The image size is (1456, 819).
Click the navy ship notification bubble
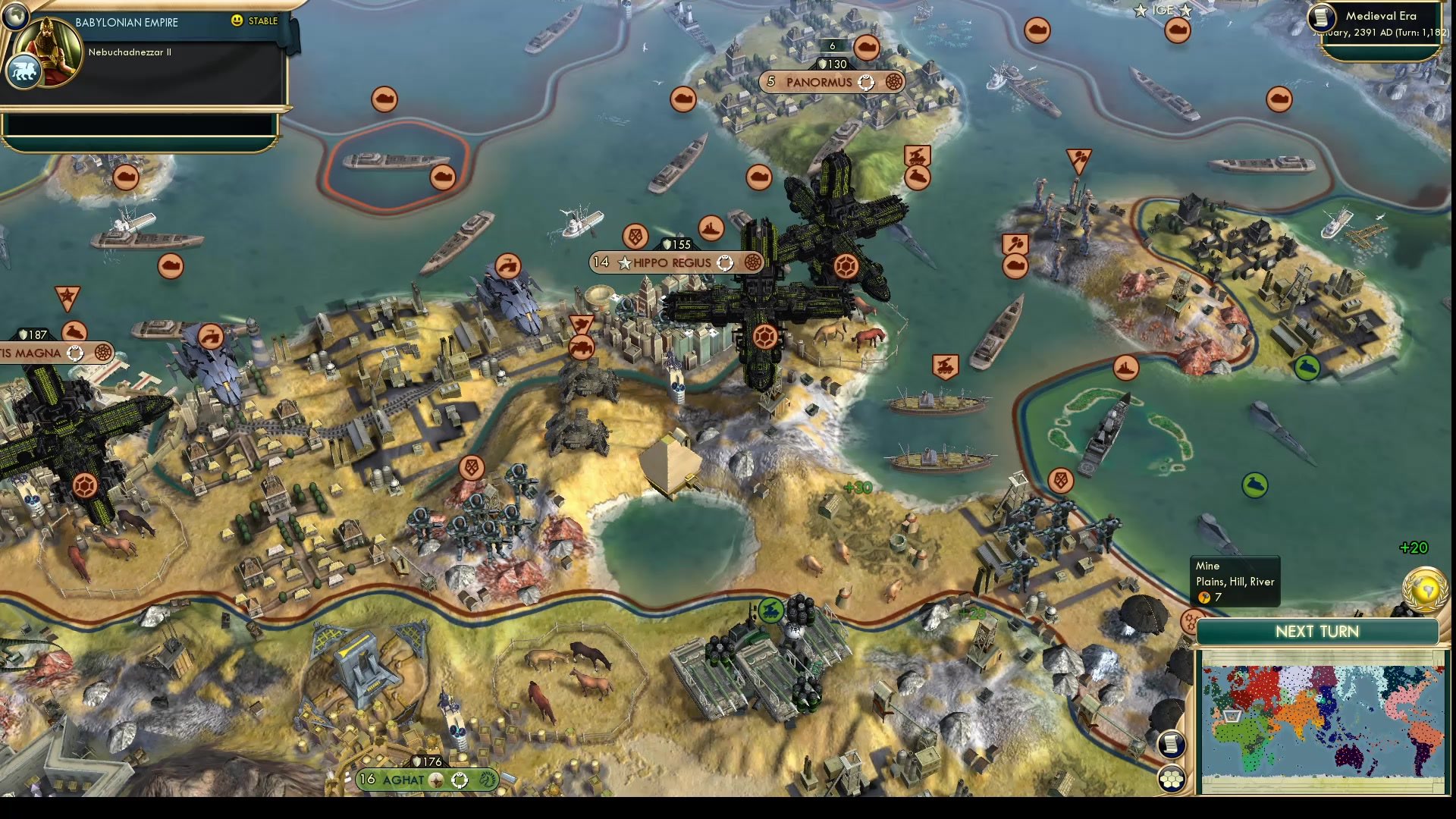coord(711,229)
